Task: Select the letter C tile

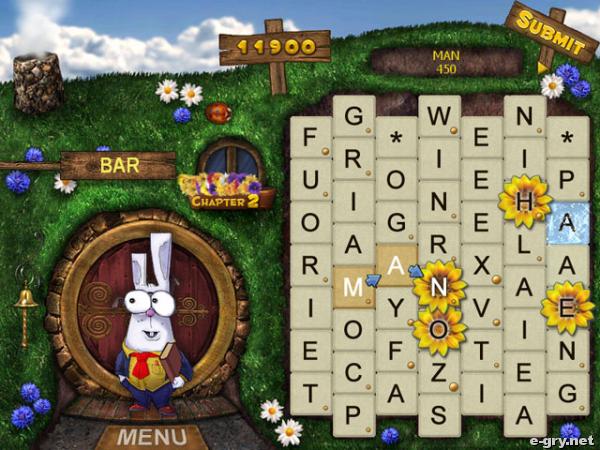Action: tap(353, 371)
